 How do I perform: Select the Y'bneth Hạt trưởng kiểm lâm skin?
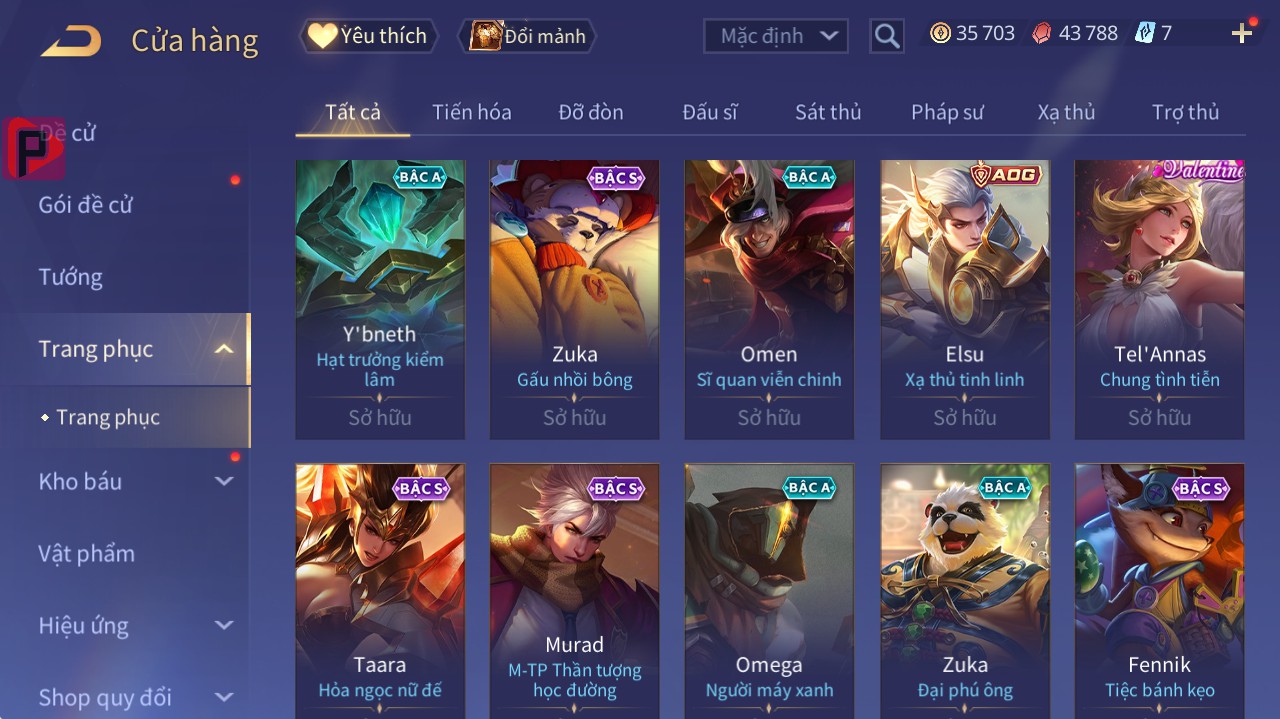click(x=380, y=298)
